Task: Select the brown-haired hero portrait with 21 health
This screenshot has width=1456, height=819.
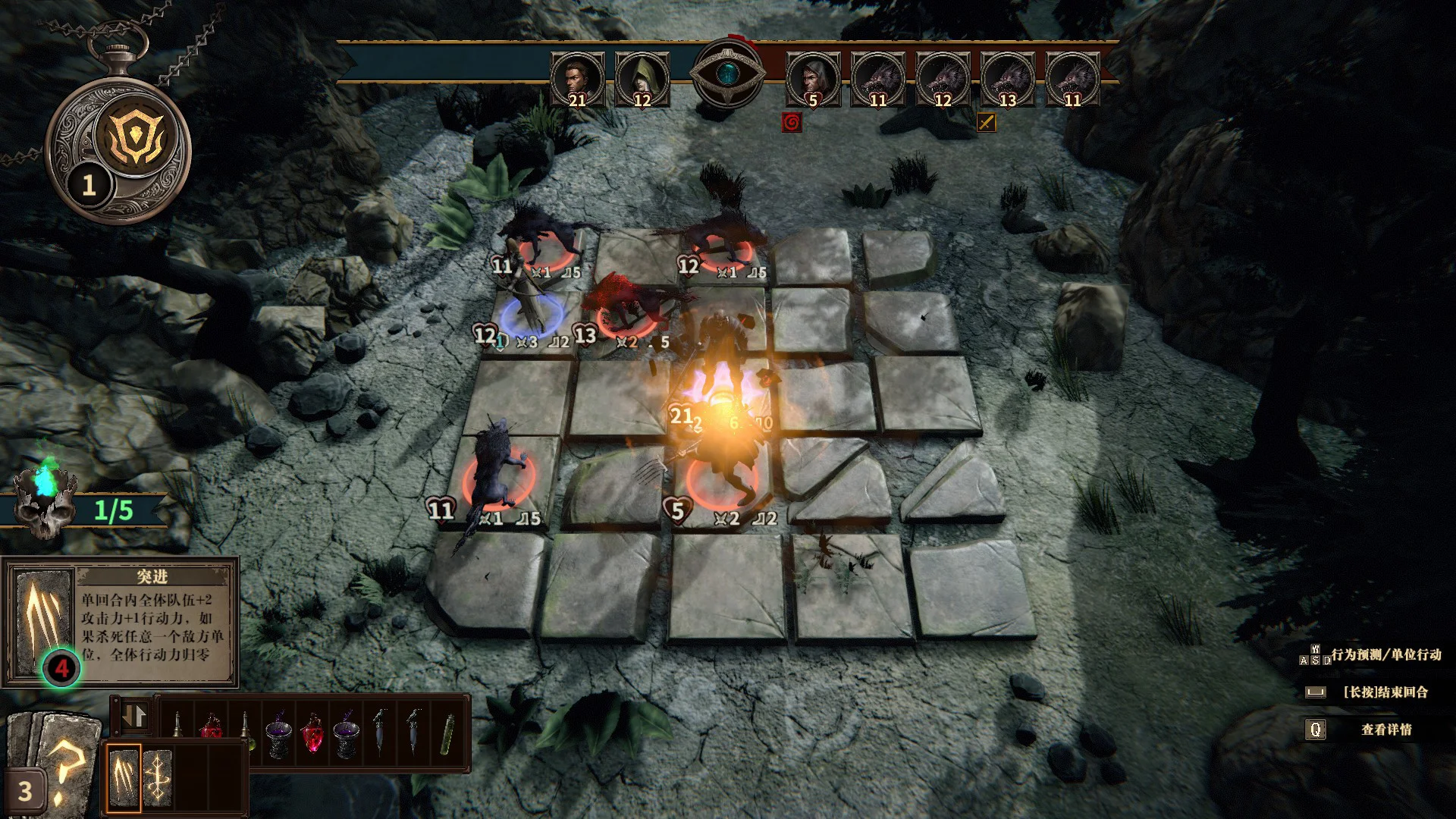Action: click(577, 79)
